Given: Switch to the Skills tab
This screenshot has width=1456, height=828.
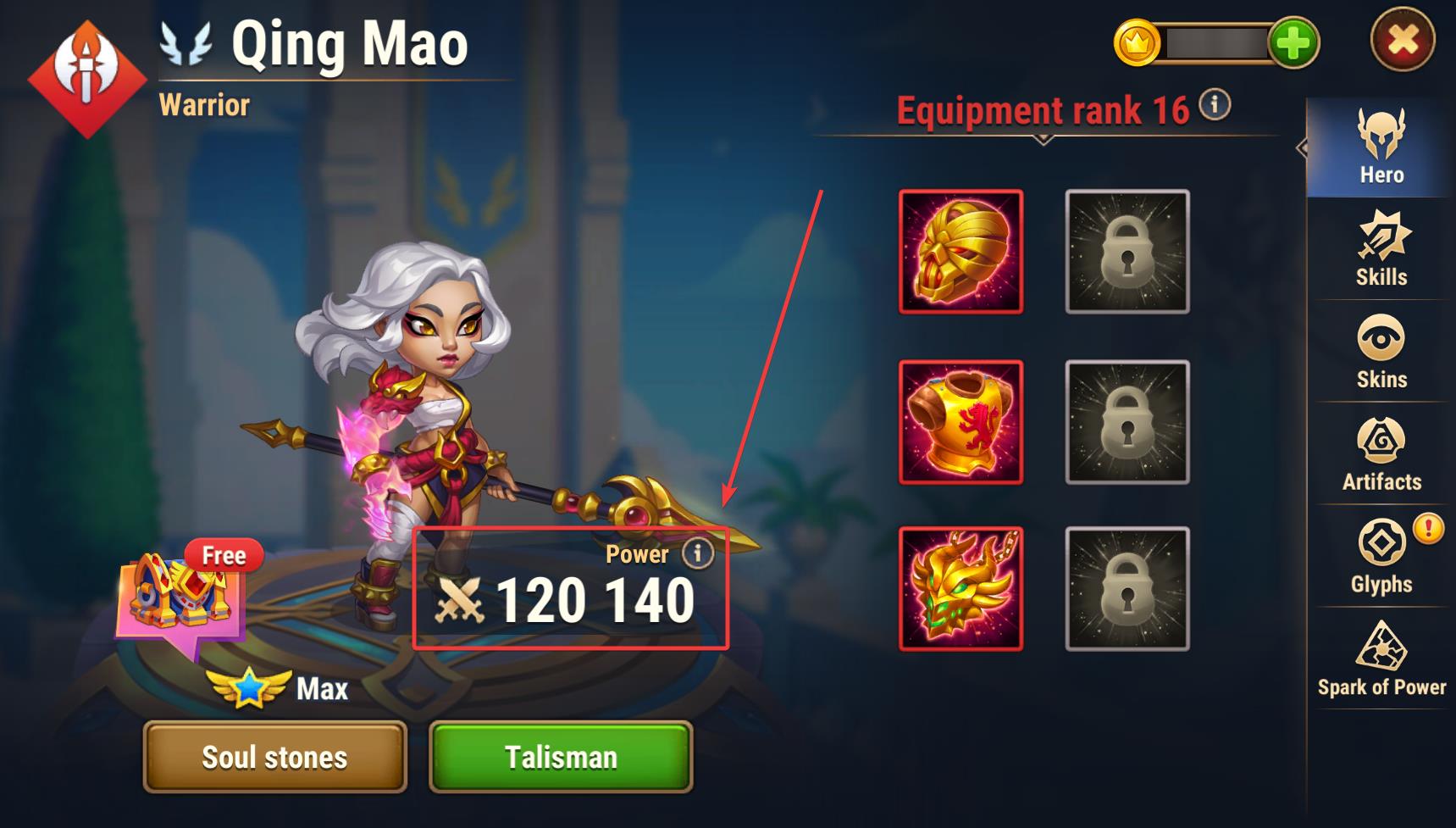Looking at the screenshot, I should [1381, 250].
